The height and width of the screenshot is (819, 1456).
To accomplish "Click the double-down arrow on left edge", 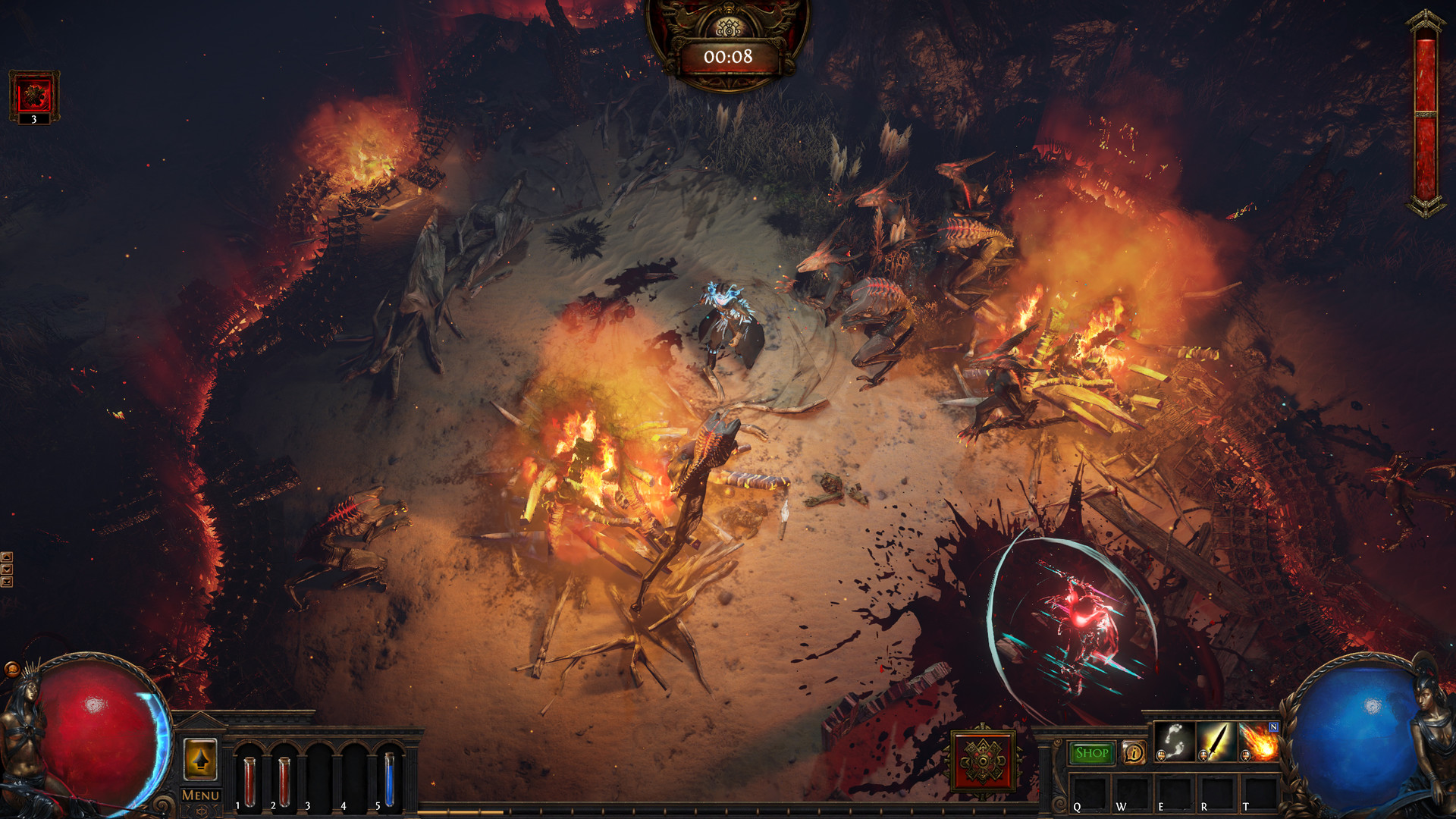I will point(7,582).
